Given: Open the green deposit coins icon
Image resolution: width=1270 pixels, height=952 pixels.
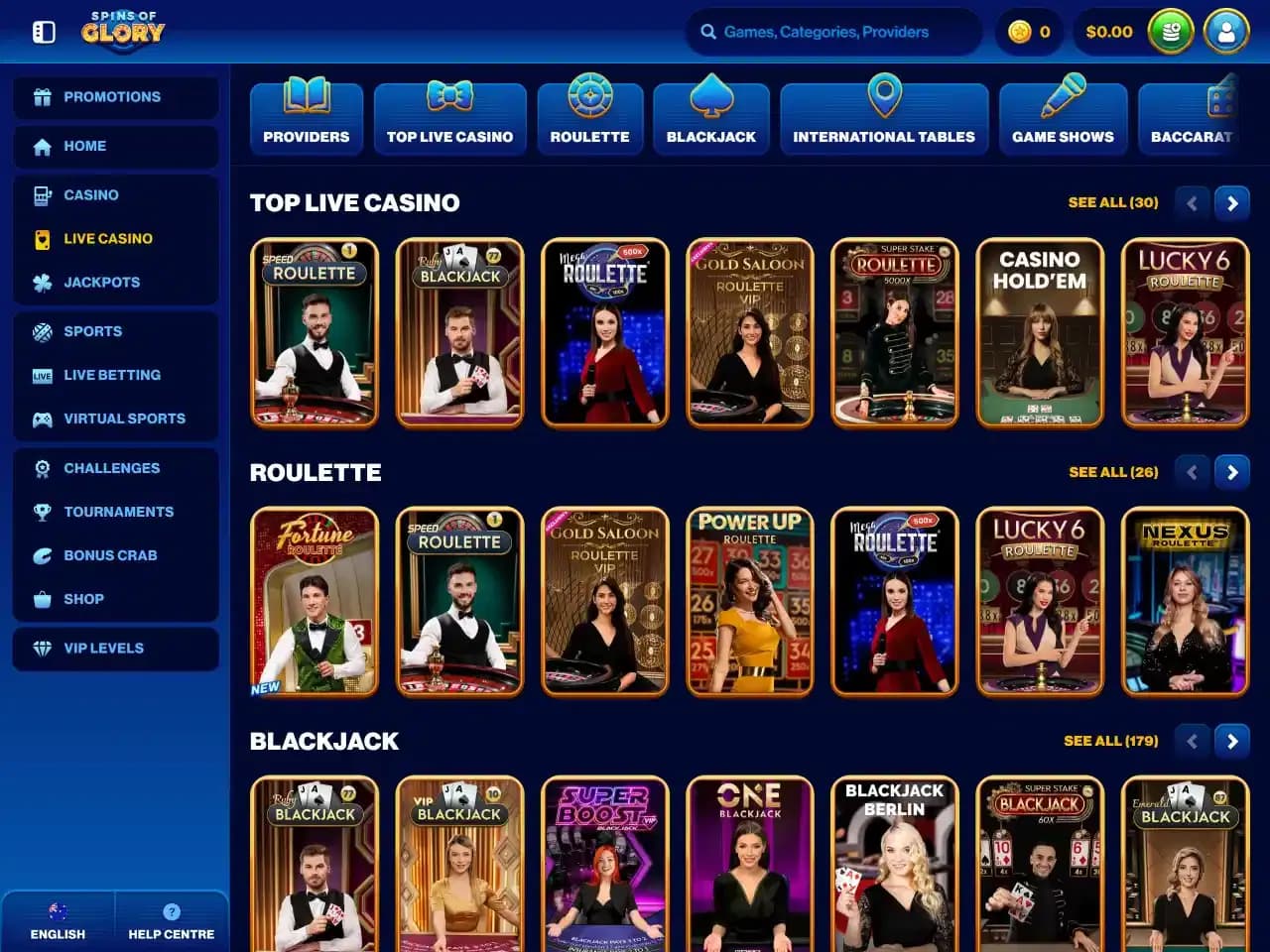Looking at the screenshot, I should tap(1171, 31).
